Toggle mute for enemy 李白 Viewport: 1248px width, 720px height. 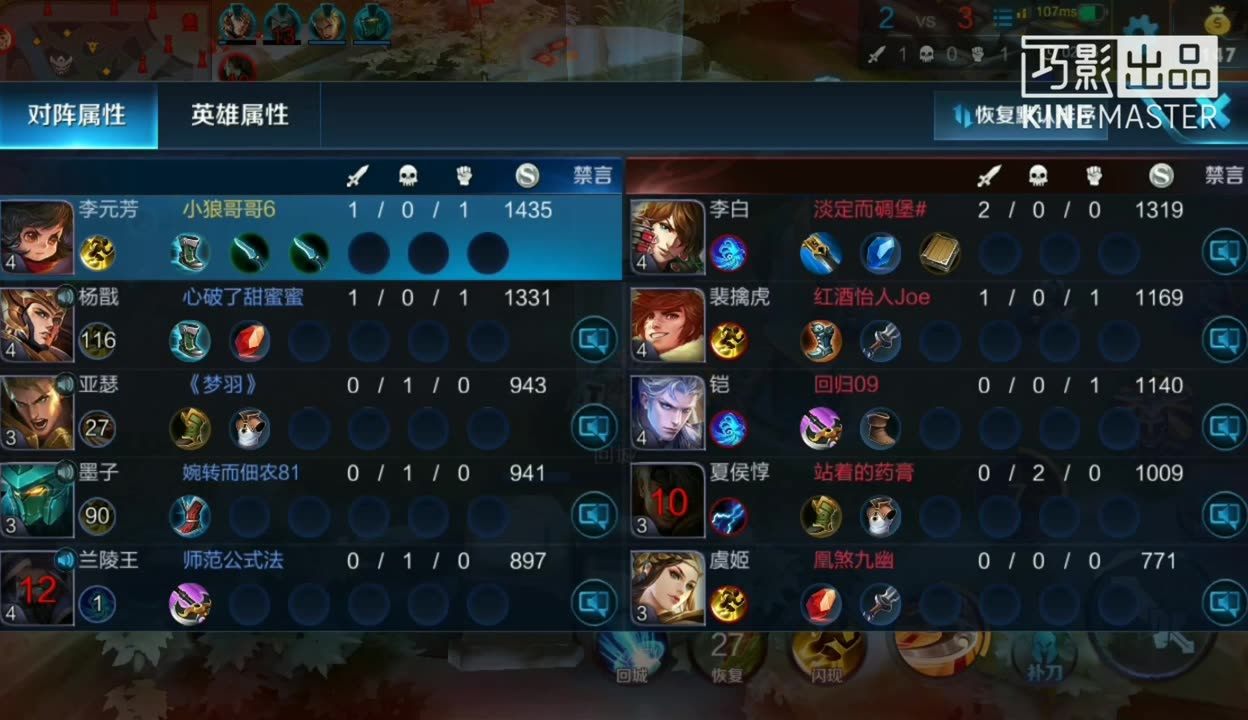pos(1224,253)
